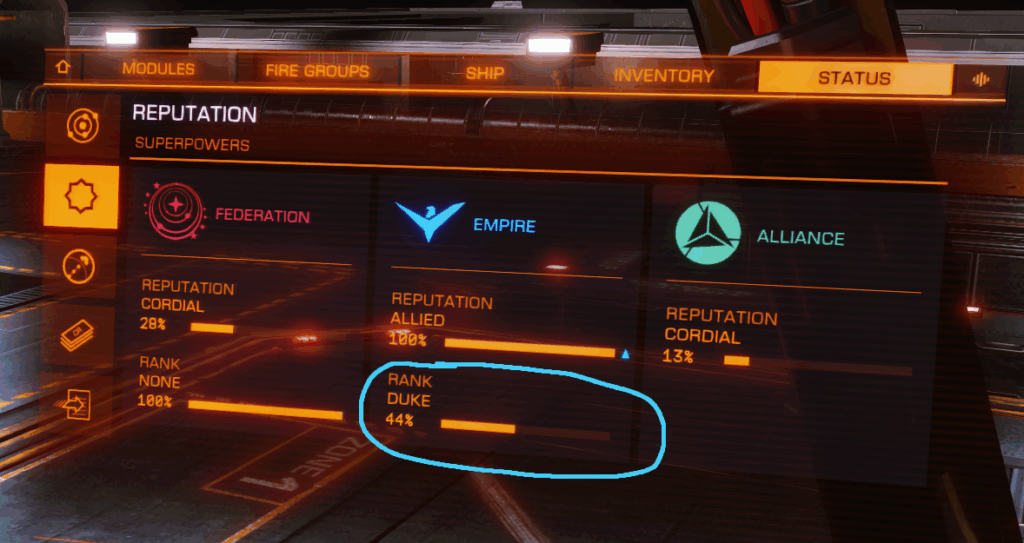Image resolution: width=1024 pixels, height=543 pixels.
Task: Open the Modules tab
Action: pyautogui.click(x=158, y=70)
